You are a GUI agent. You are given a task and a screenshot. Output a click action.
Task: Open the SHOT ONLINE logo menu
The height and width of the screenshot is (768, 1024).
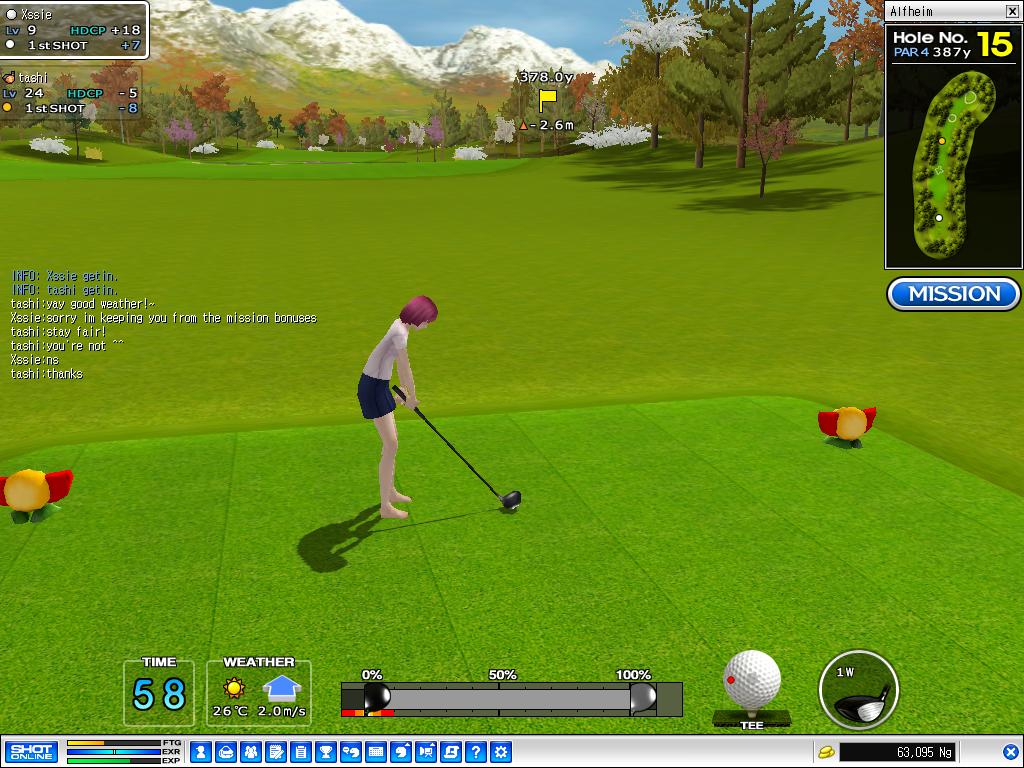click(x=31, y=751)
